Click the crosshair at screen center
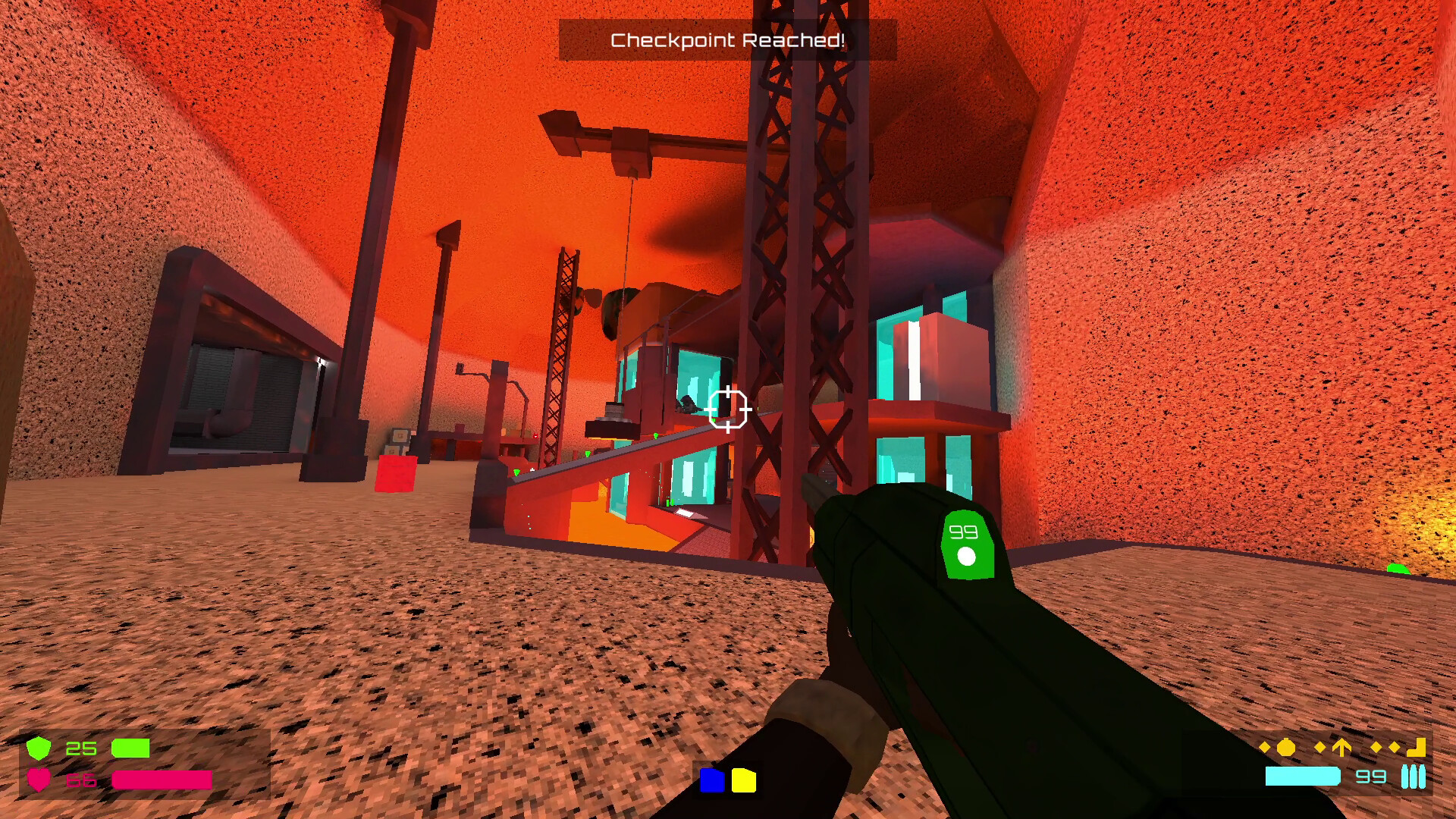This screenshot has height=819, width=1456. [729, 409]
